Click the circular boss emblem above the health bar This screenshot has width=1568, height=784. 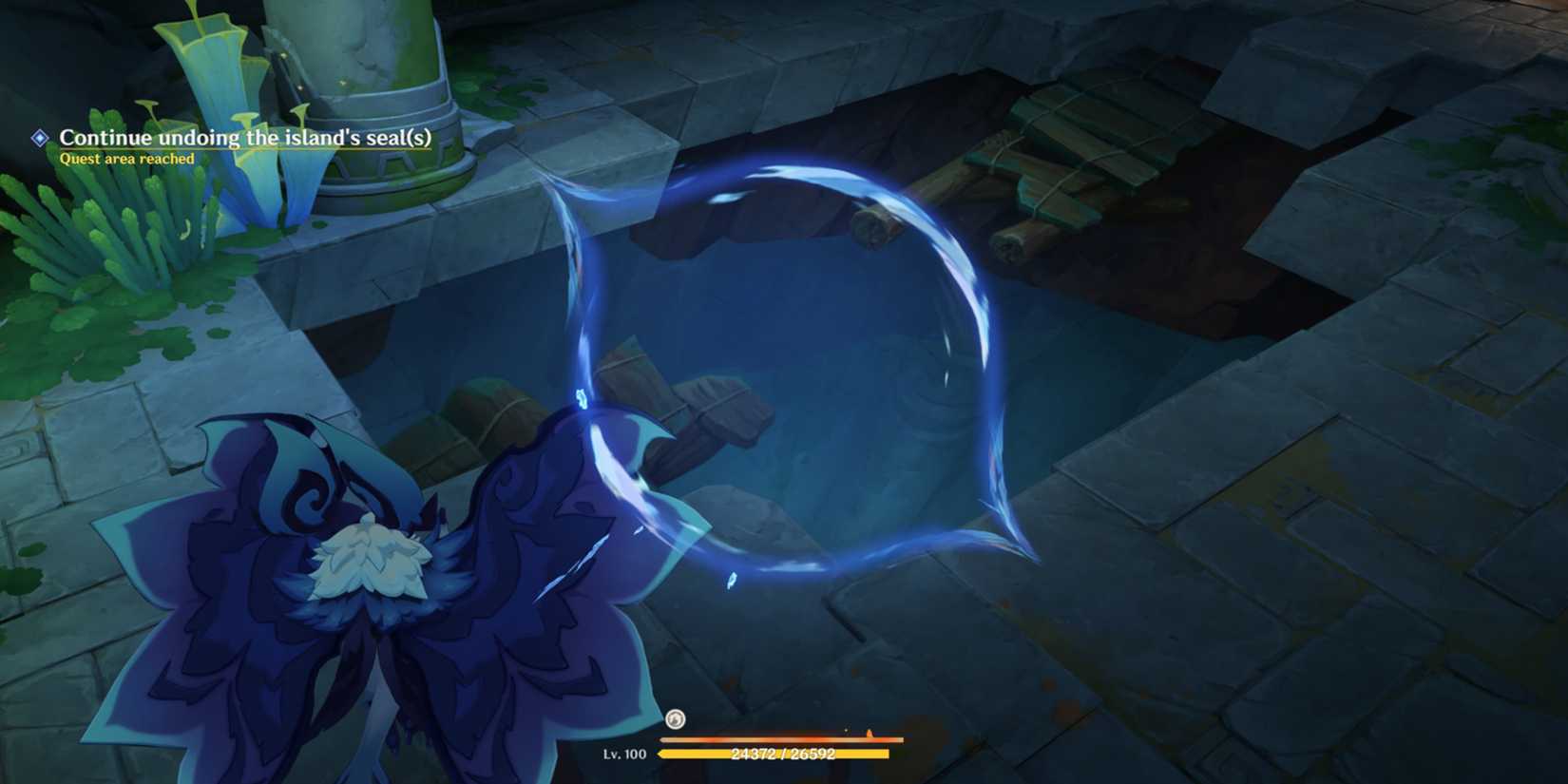pos(677,719)
